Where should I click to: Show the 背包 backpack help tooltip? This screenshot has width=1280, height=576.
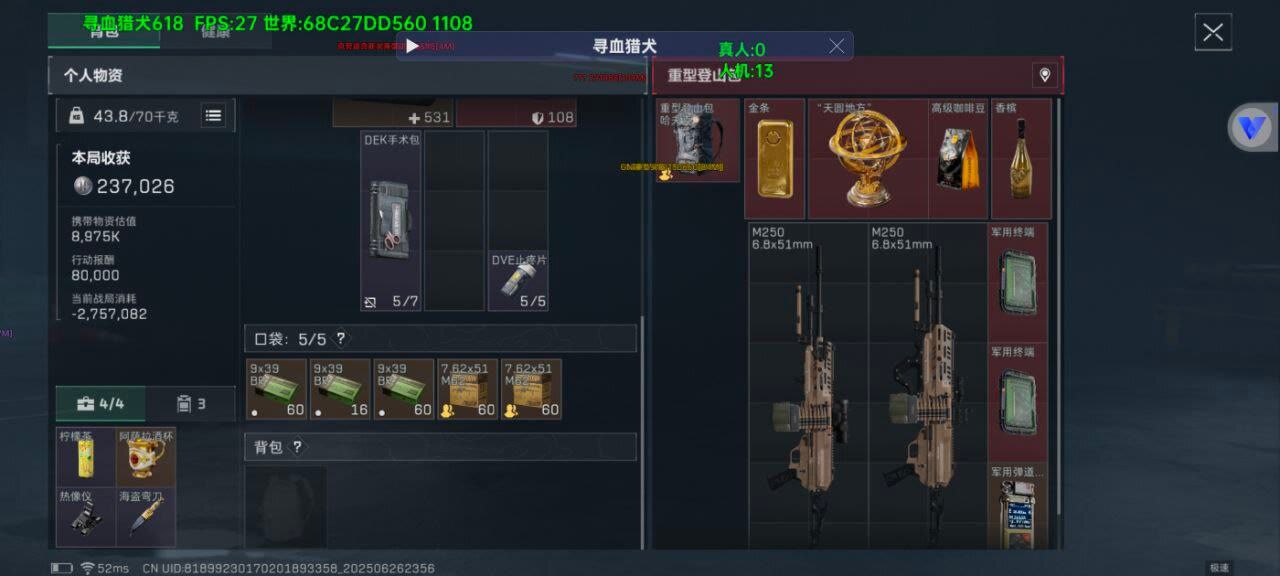(297, 447)
